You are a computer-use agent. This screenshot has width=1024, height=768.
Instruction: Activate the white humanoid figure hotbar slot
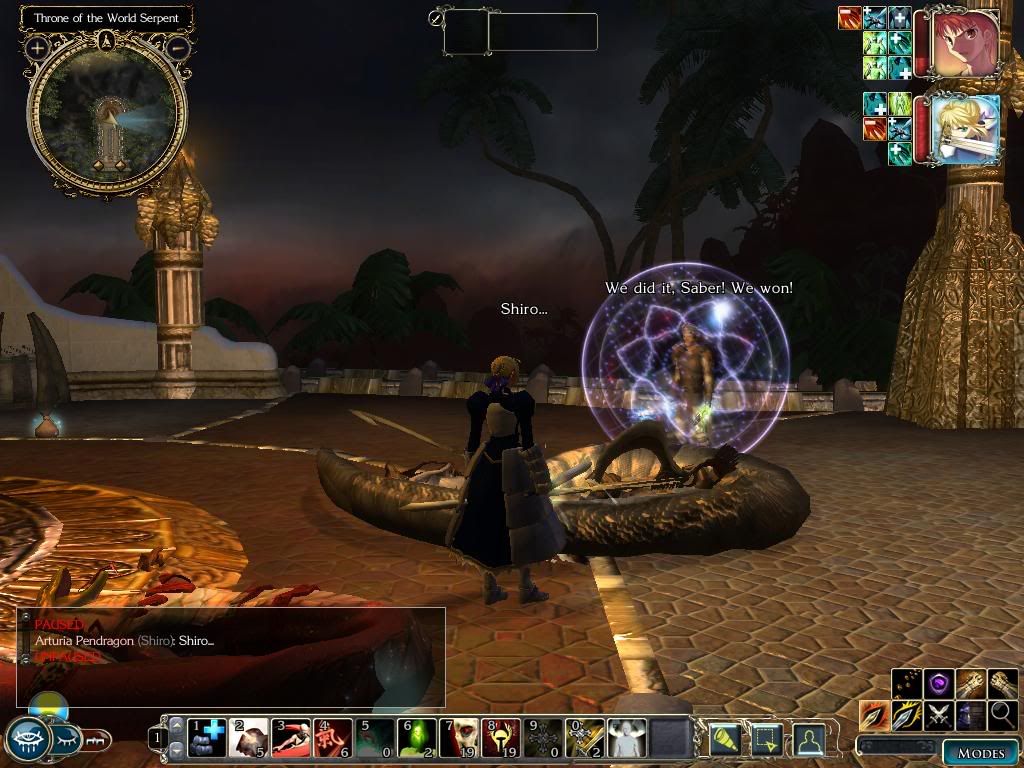coord(628,737)
